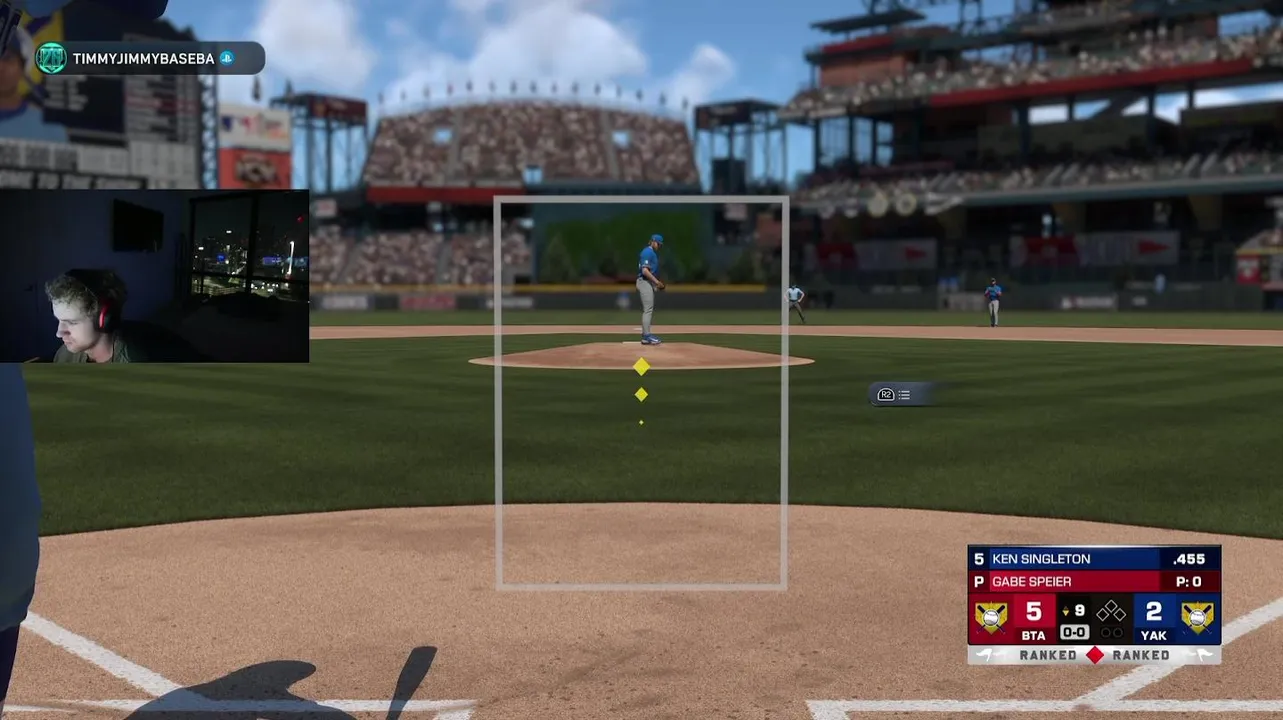
Task: Select the Ken Singleton batter row
Action: 1094,559
